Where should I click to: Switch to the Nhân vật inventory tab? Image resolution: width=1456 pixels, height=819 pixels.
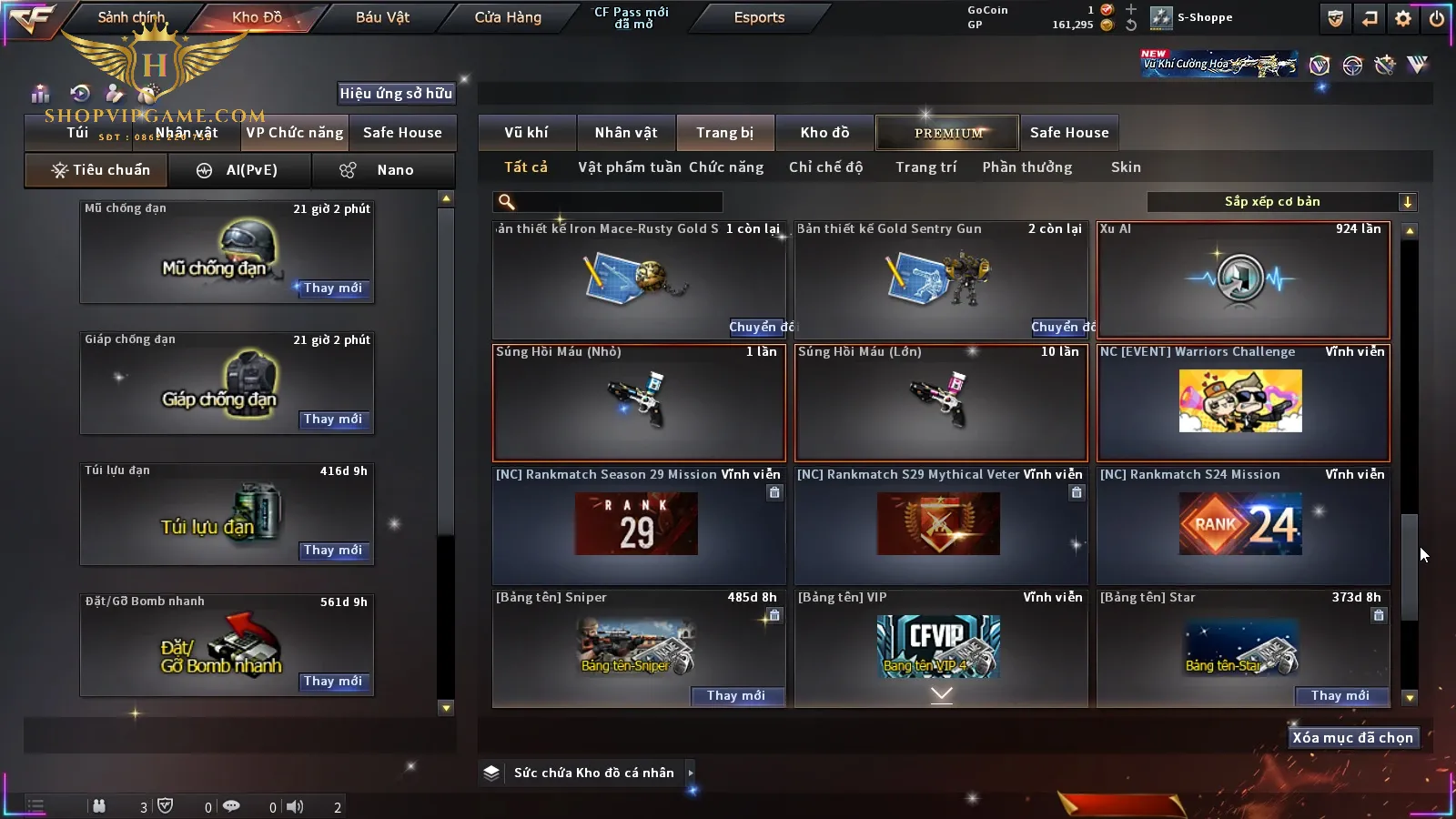coord(626,133)
